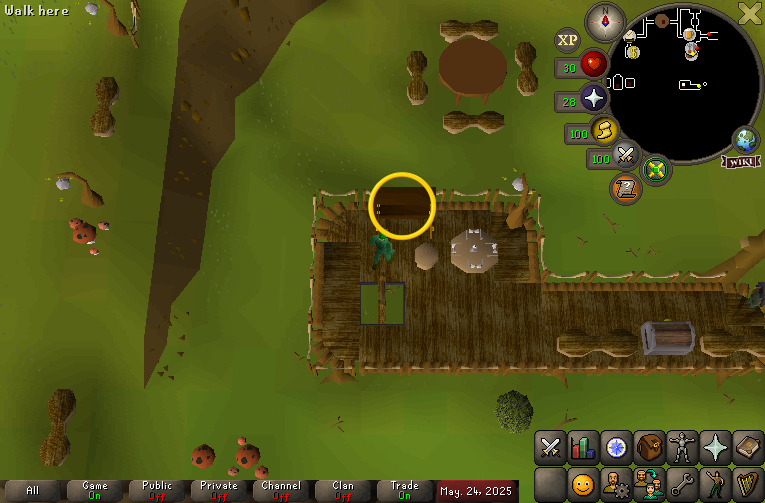Open the harp Music Player tab
Image resolution: width=765 pixels, height=503 pixels.
pos(747,485)
